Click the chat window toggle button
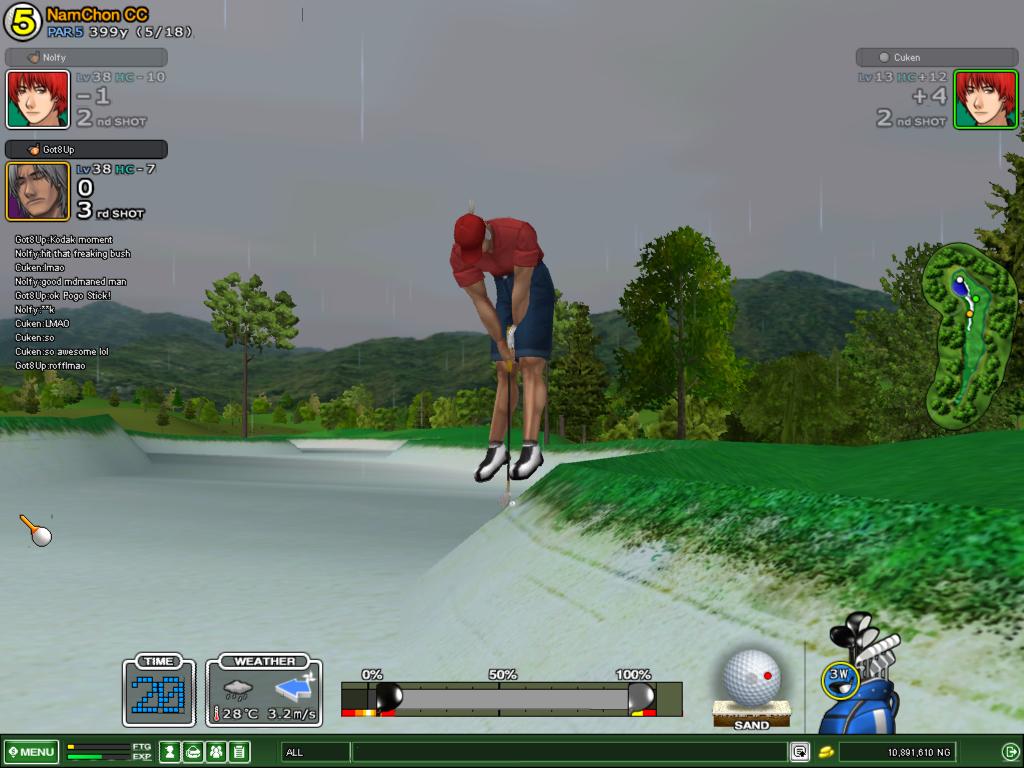Image resolution: width=1024 pixels, height=768 pixels. pos(800,751)
